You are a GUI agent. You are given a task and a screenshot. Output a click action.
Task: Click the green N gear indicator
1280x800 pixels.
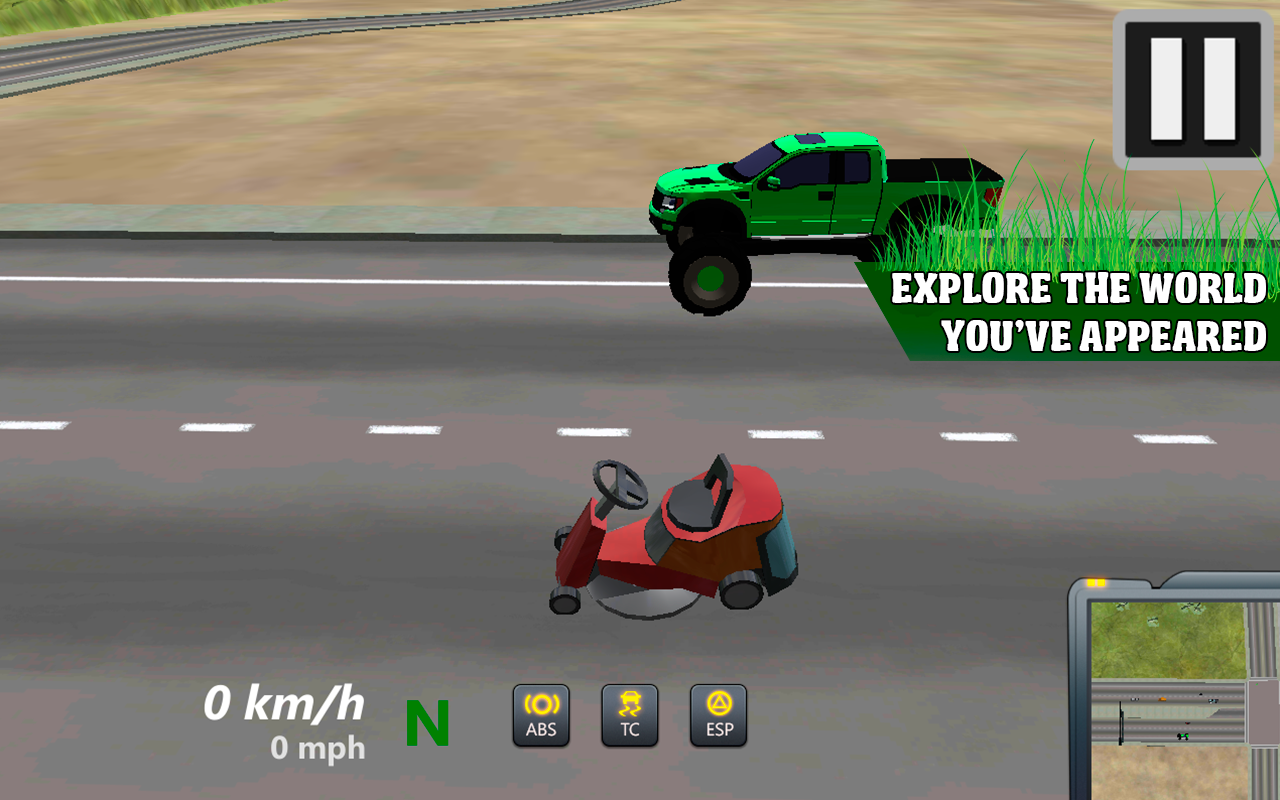[x=426, y=720]
